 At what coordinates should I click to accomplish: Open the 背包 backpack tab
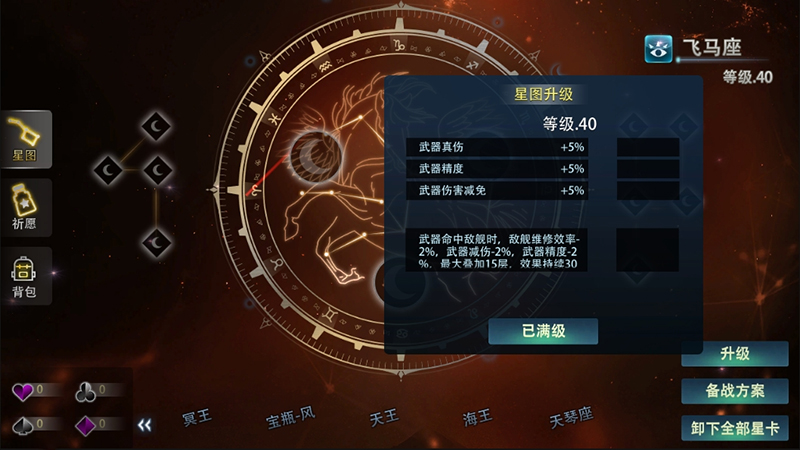click(26, 276)
